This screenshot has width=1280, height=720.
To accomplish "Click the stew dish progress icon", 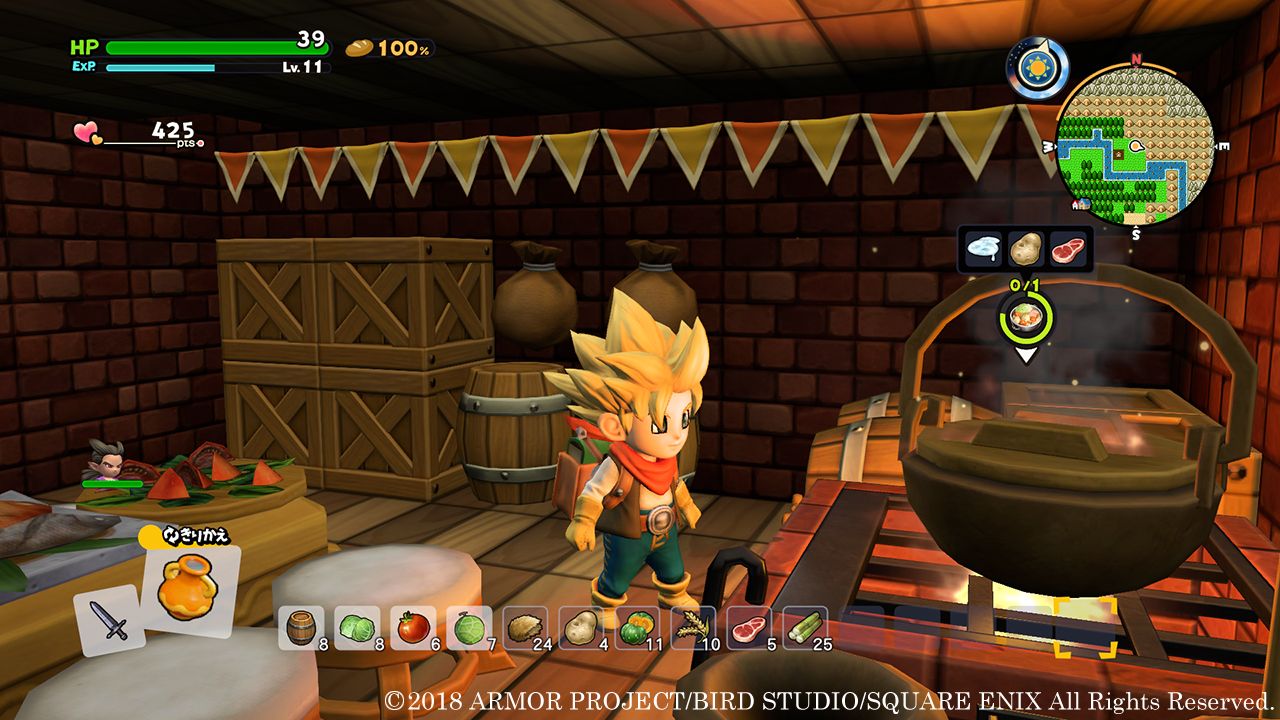I will coord(1025,319).
